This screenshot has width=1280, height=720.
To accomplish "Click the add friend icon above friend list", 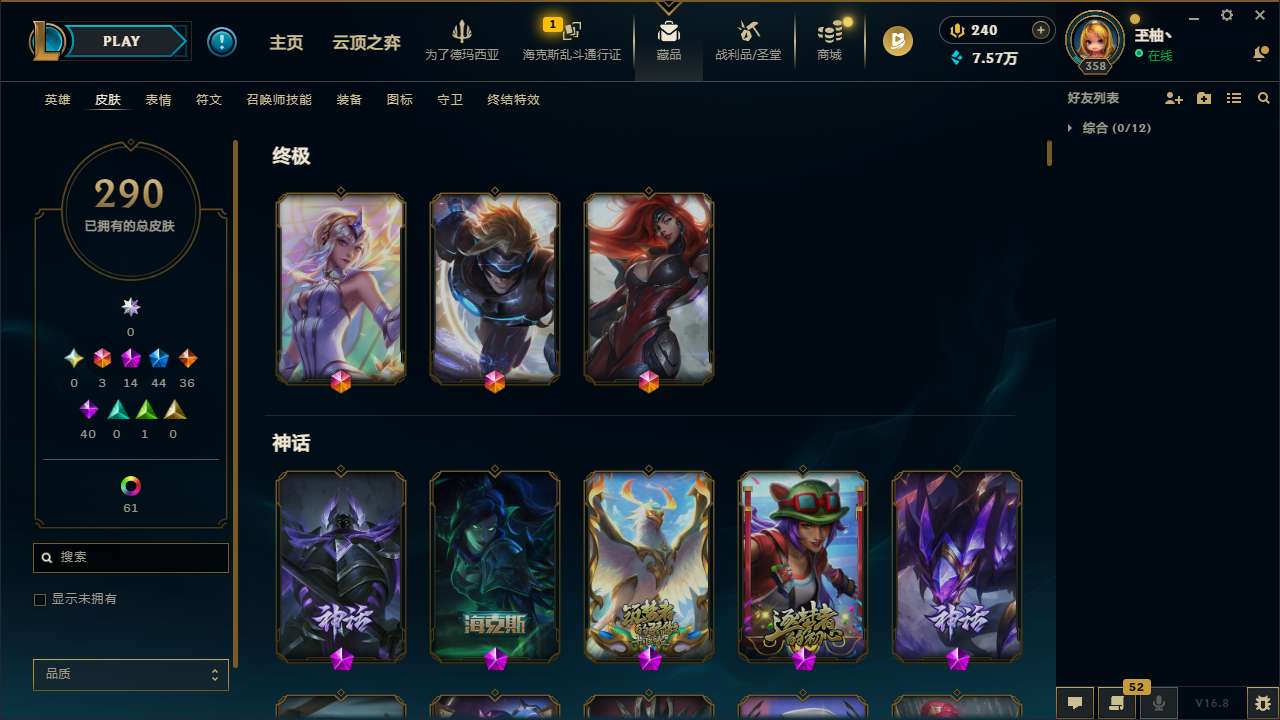I will pyautogui.click(x=1174, y=98).
